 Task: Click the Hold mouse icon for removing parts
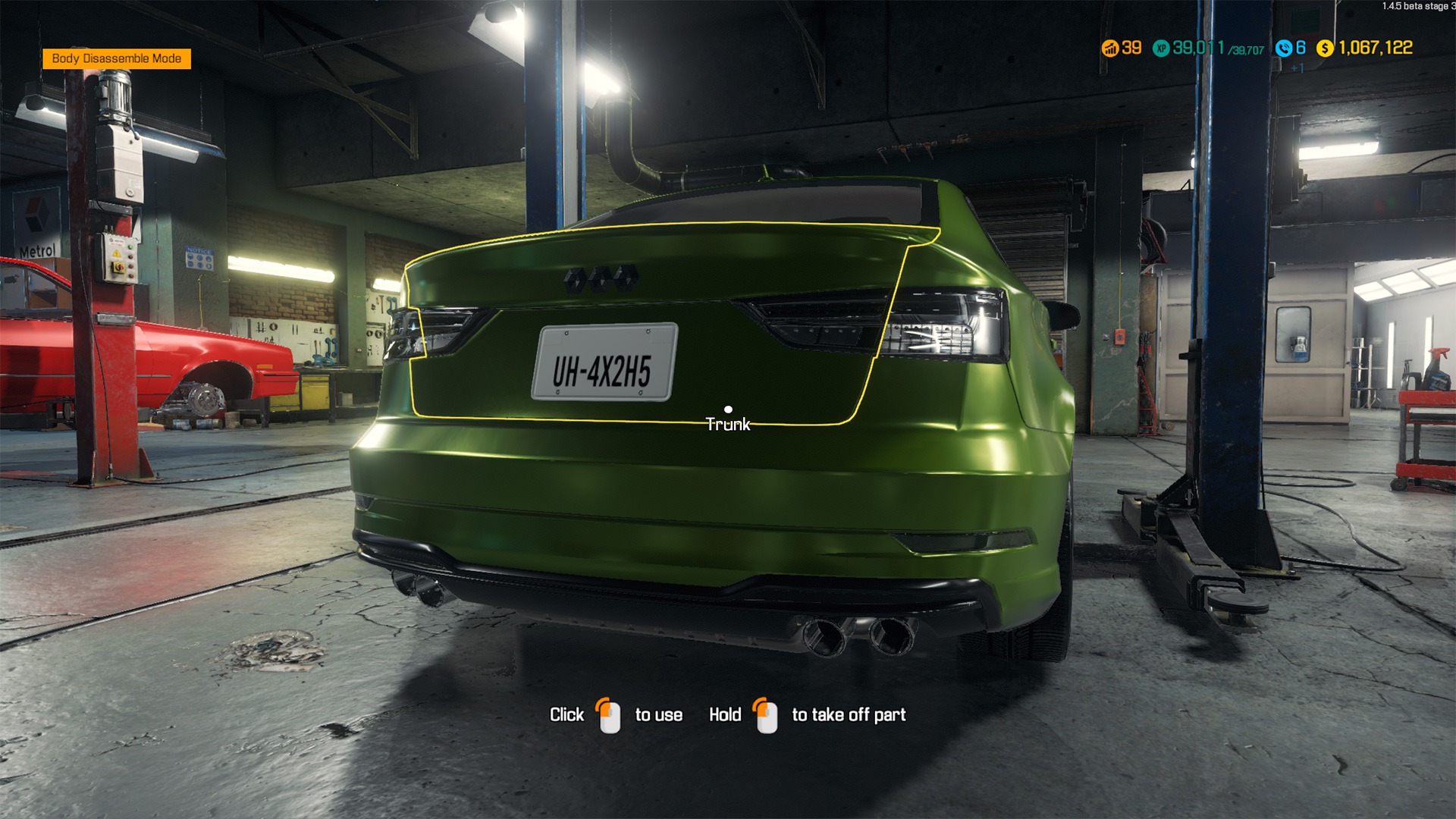(766, 714)
